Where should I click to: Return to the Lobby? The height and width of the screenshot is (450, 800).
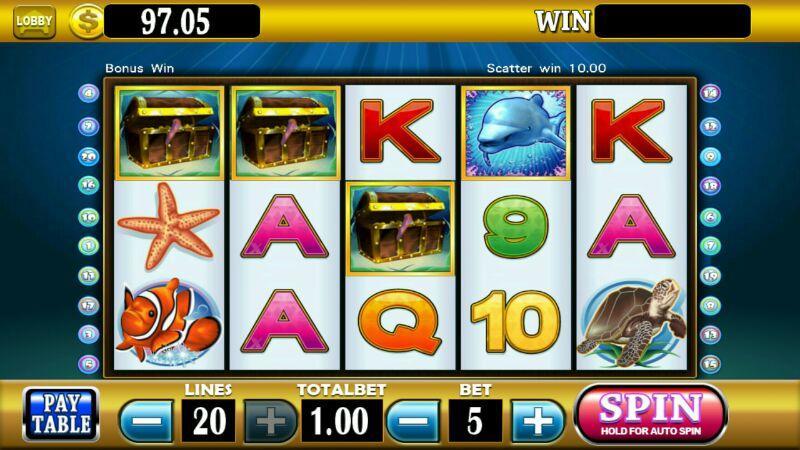coord(34,21)
